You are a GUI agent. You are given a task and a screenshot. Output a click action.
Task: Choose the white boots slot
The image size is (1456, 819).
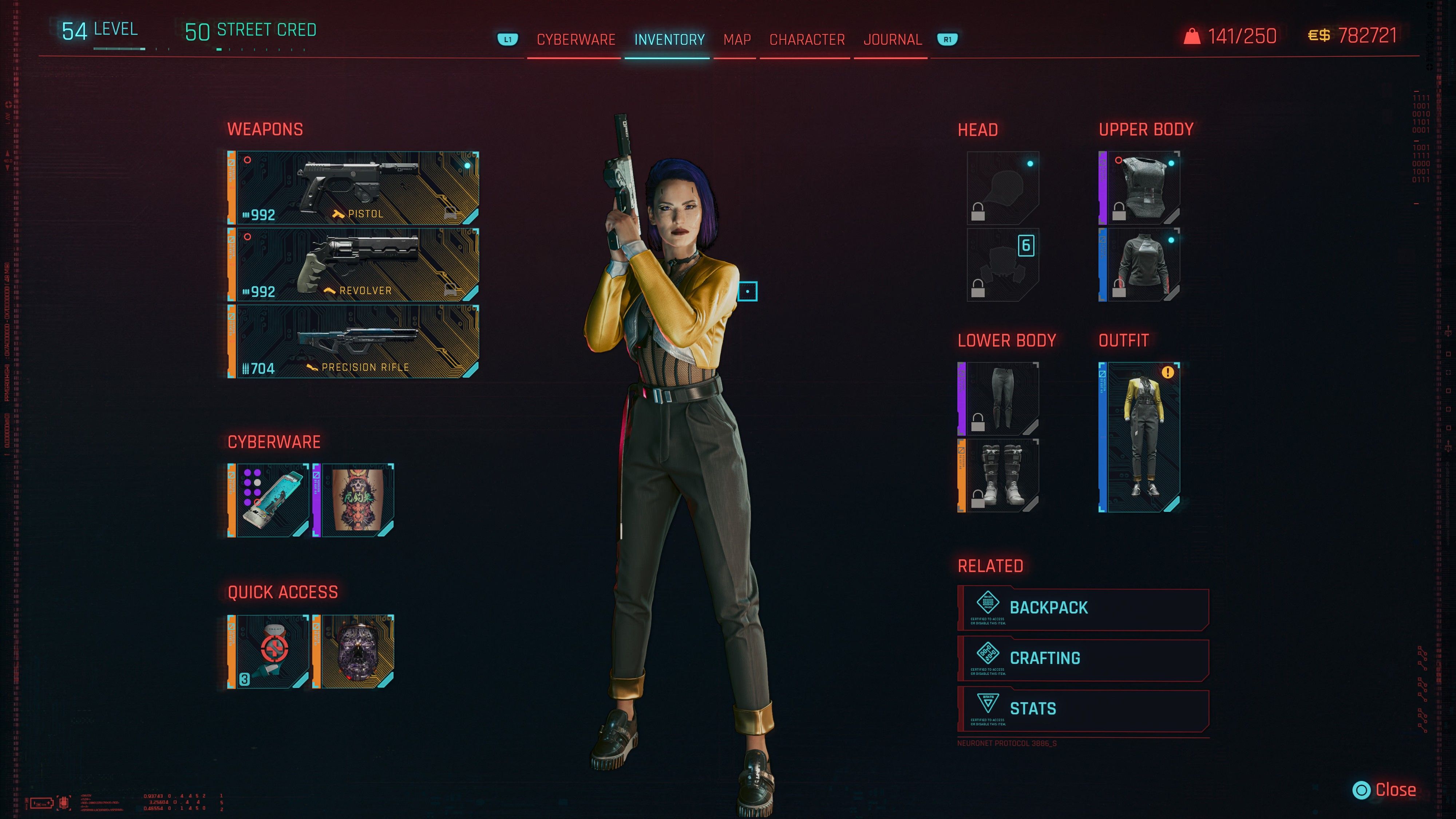click(x=999, y=475)
